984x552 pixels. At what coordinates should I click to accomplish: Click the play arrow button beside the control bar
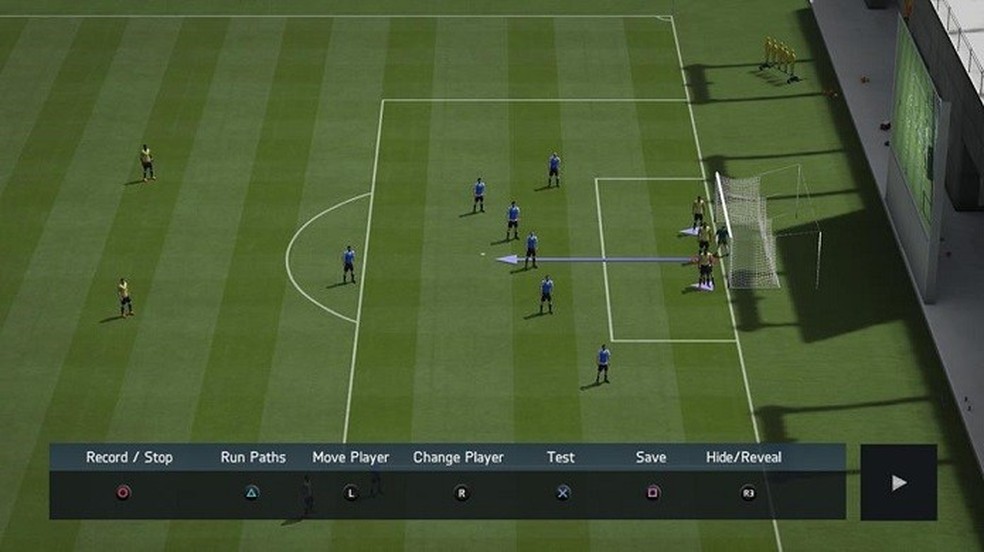click(x=898, y=482)
